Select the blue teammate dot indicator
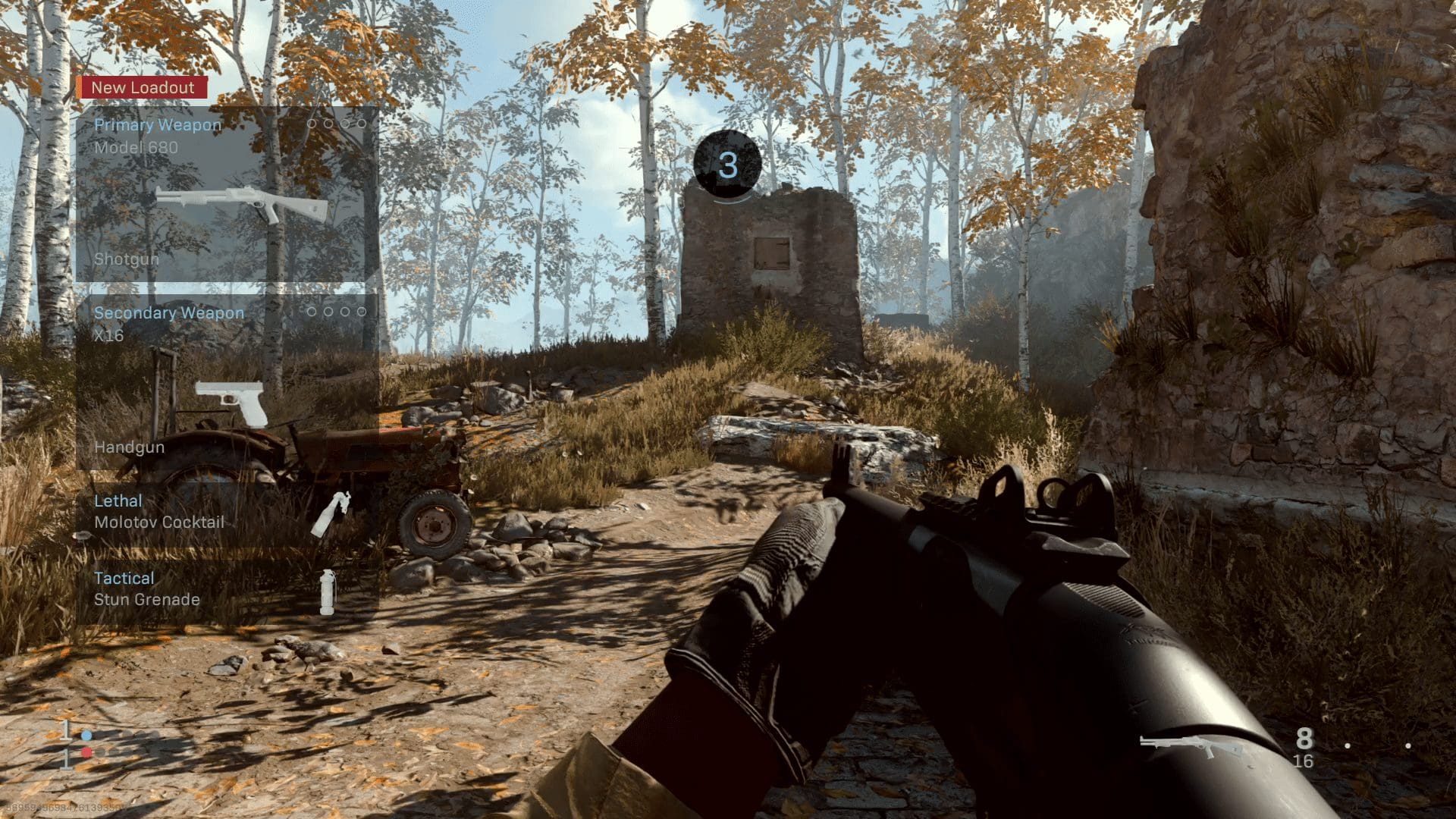The height and width of the screenshot is (819, 1456). (86, 736)
